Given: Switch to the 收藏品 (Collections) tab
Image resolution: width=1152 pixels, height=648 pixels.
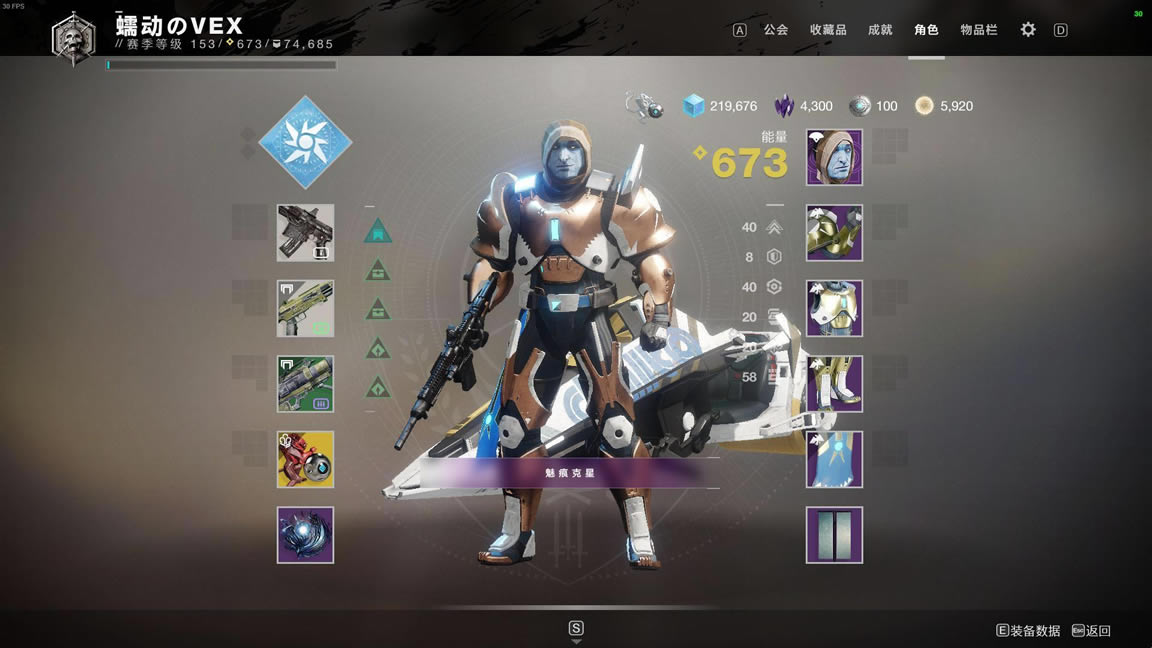Looking at the screenshot, I should click(x=828, y=30).
